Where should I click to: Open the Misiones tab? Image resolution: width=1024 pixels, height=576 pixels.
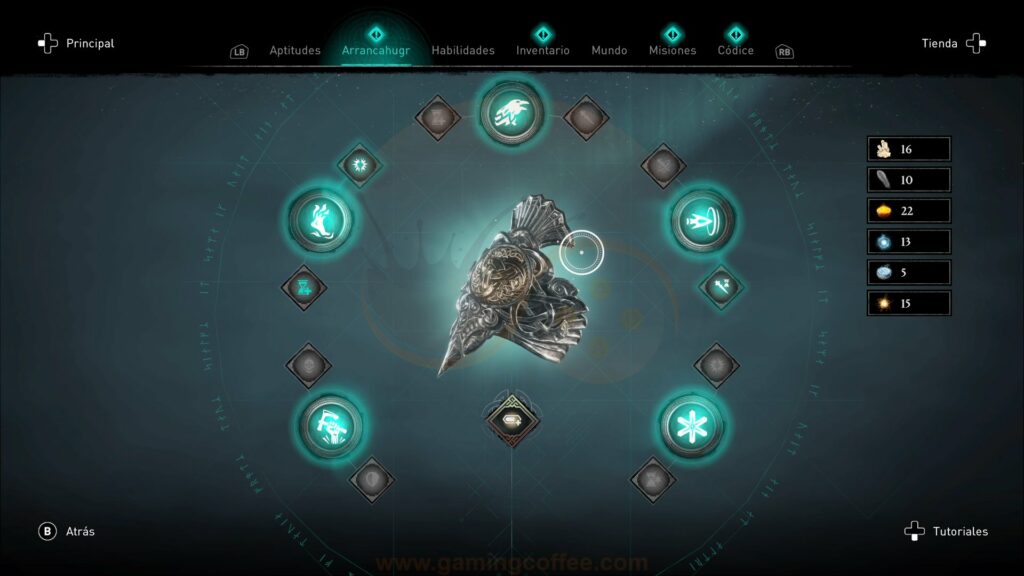672,50
